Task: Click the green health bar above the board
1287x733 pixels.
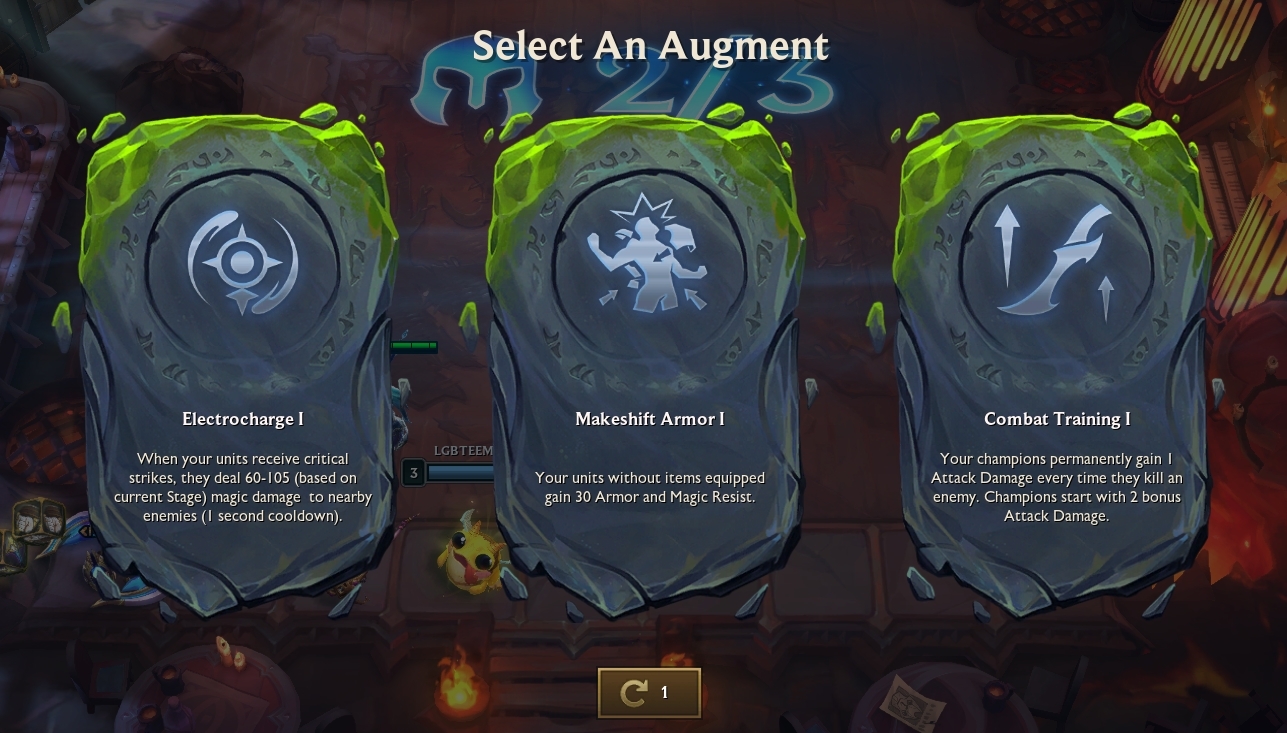Action: tap(413, 347)
